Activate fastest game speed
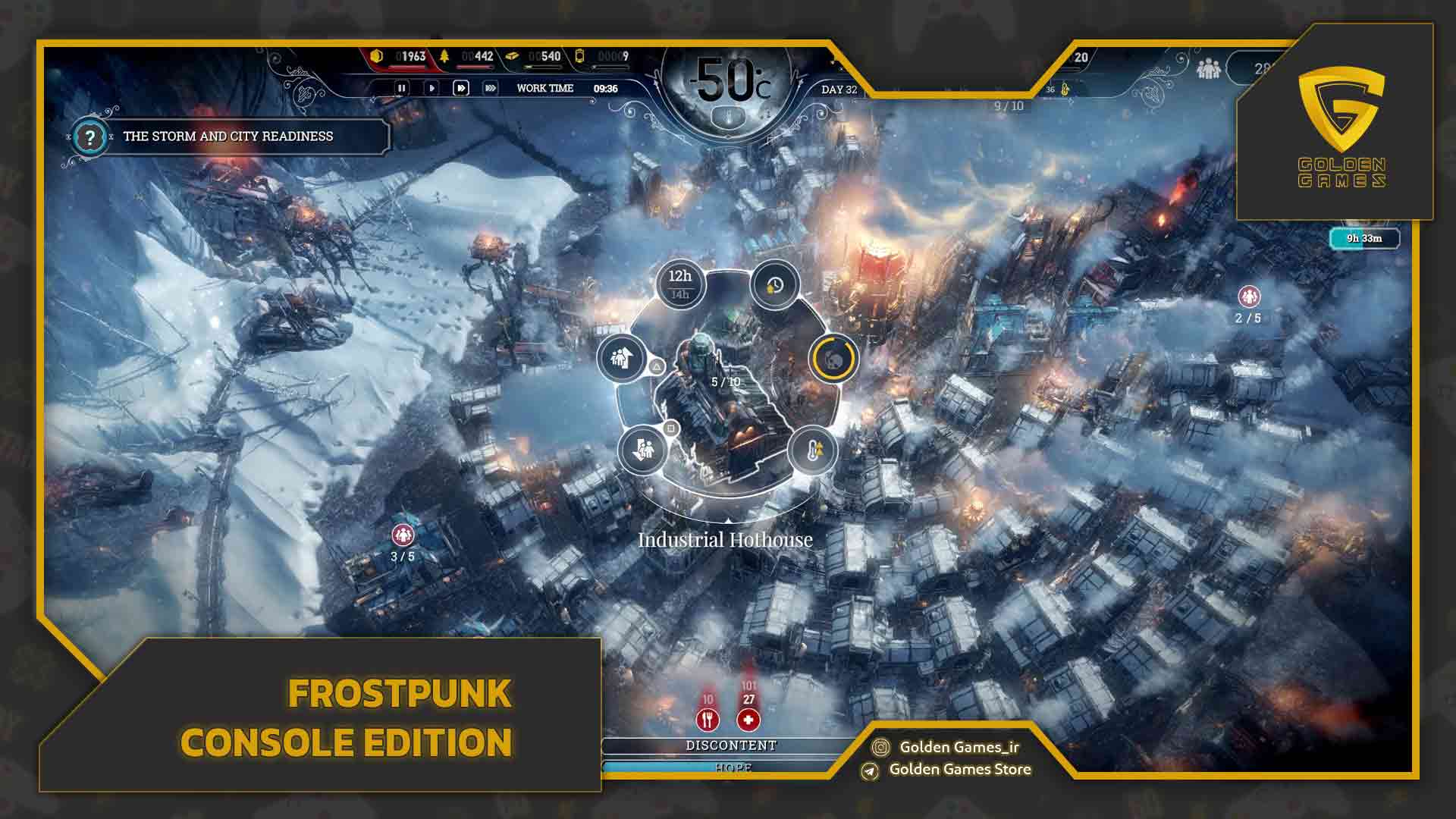Screen dimensions: 1456x819 491,88
